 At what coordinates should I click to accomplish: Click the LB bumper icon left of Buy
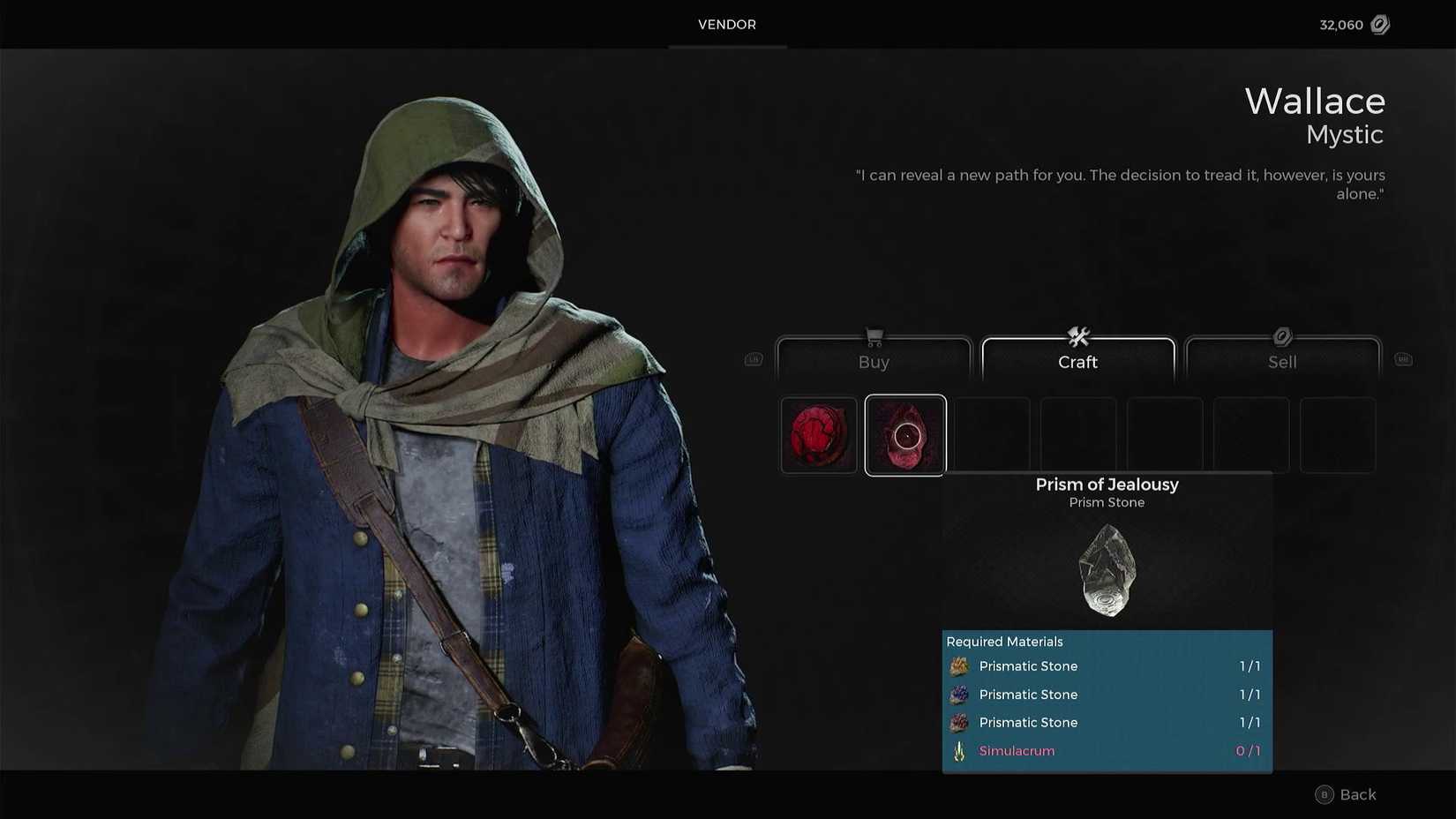click(753, 359)
